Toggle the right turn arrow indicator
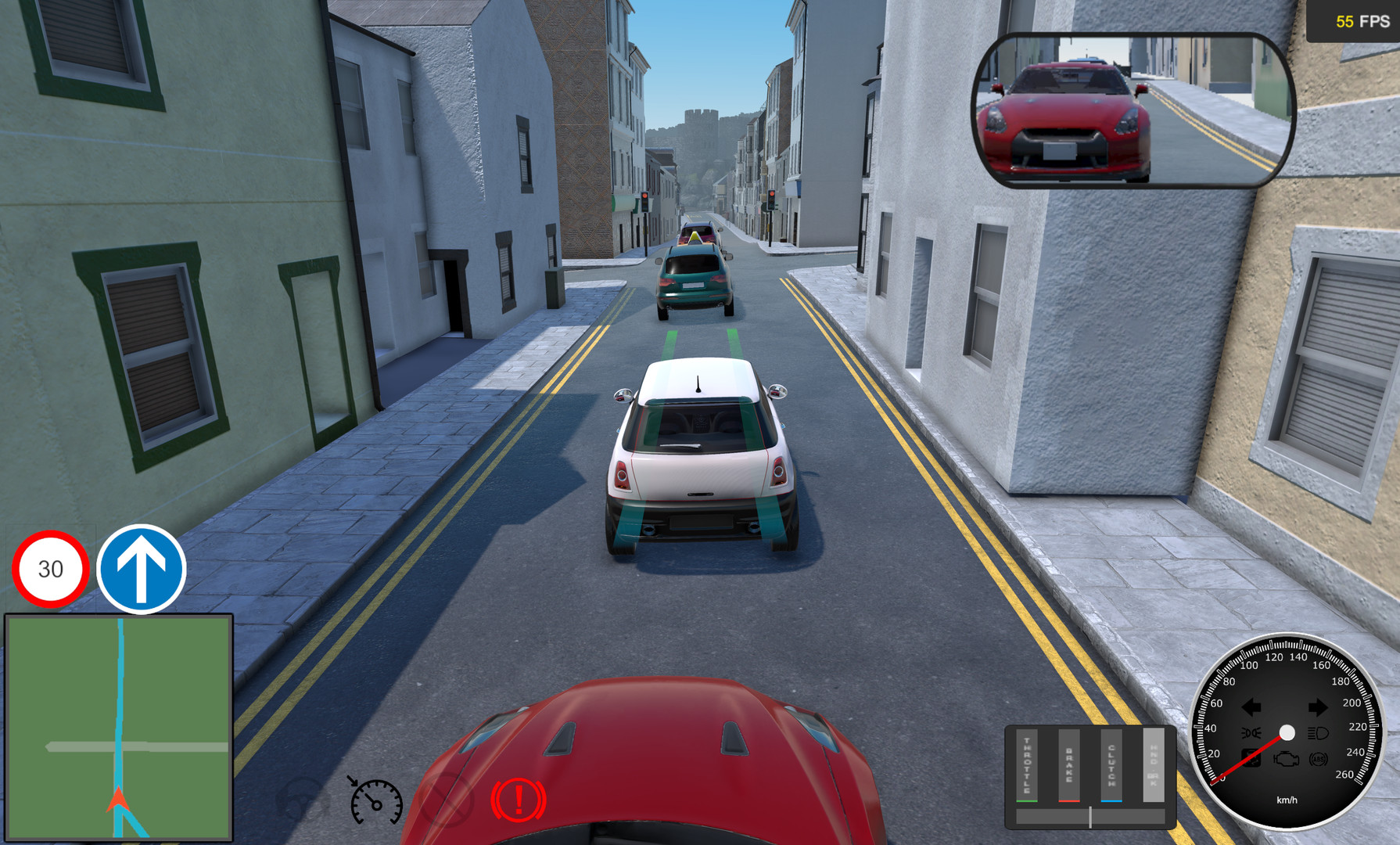 (1319, 705)
